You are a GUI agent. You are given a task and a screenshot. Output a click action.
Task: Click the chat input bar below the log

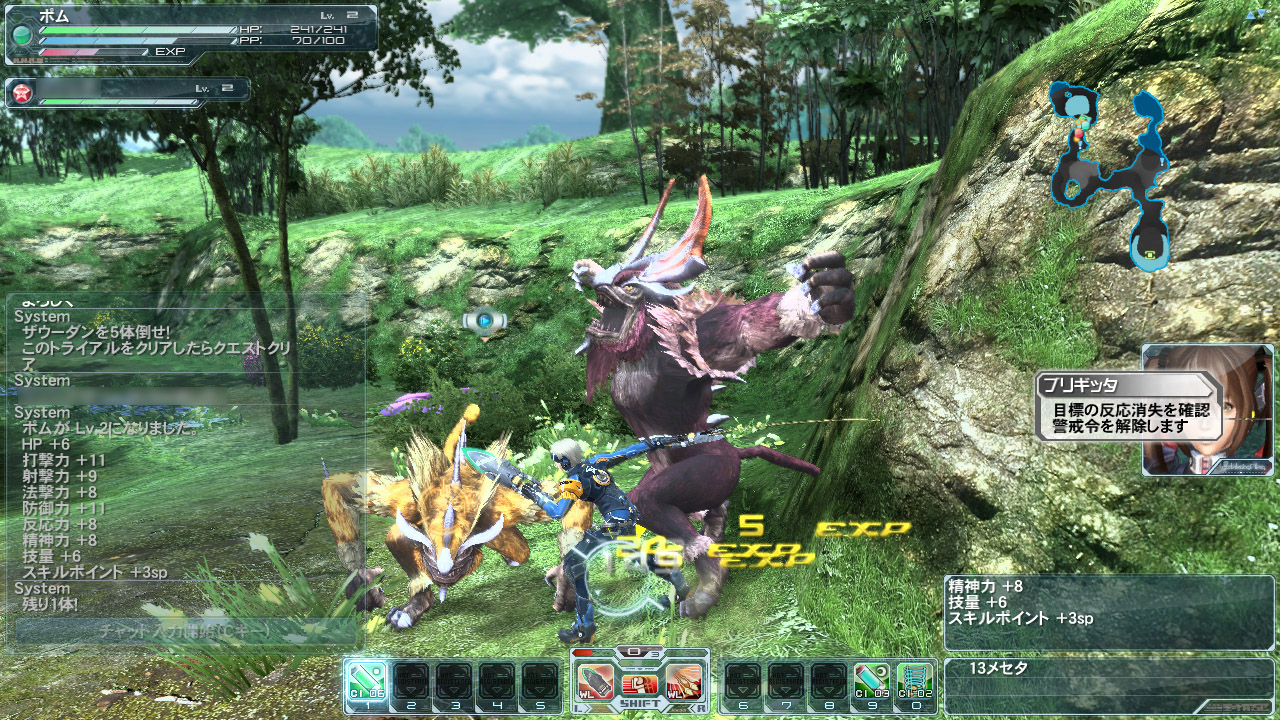(x=187, y=632)
